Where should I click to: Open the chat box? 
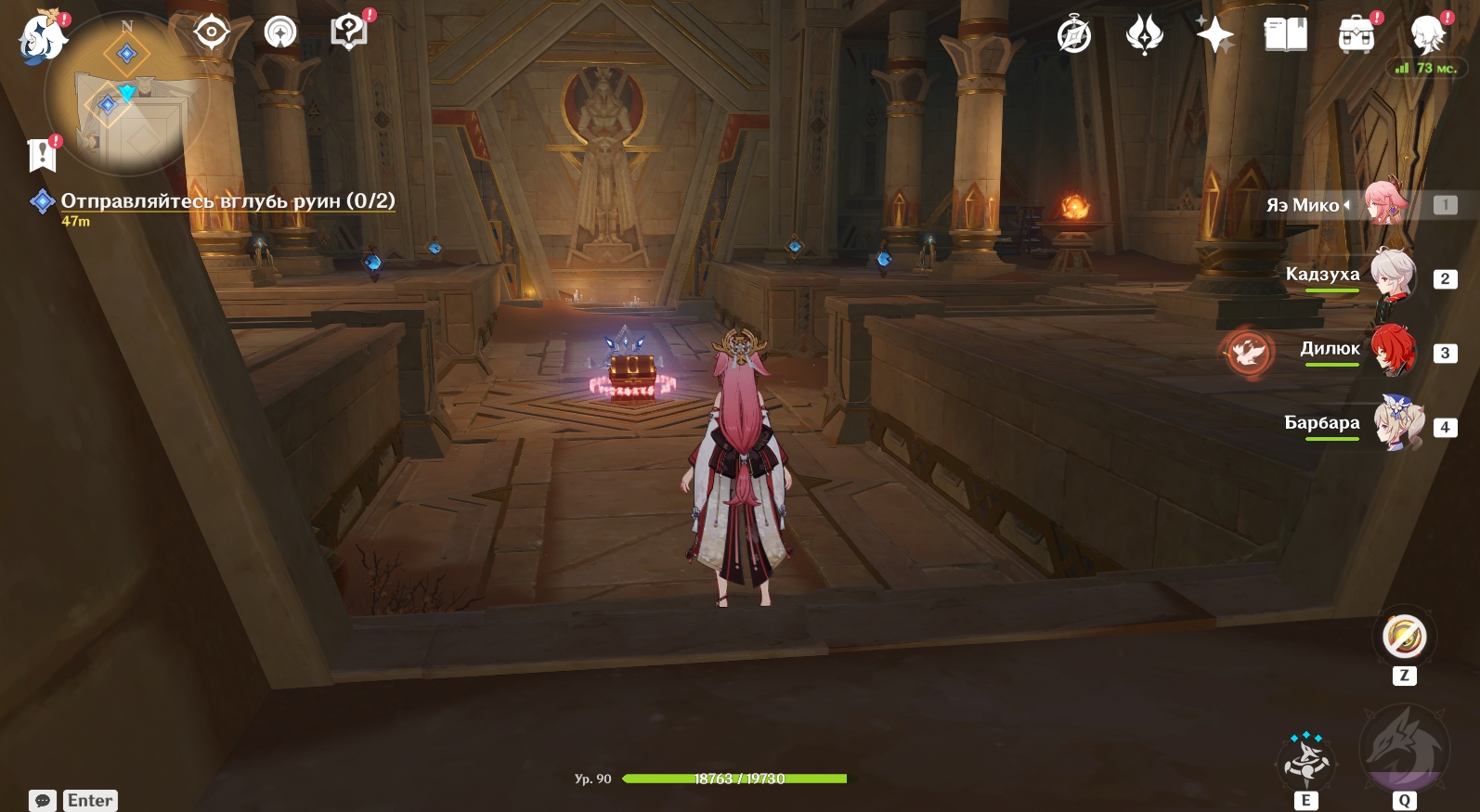[x=43, y=800]
